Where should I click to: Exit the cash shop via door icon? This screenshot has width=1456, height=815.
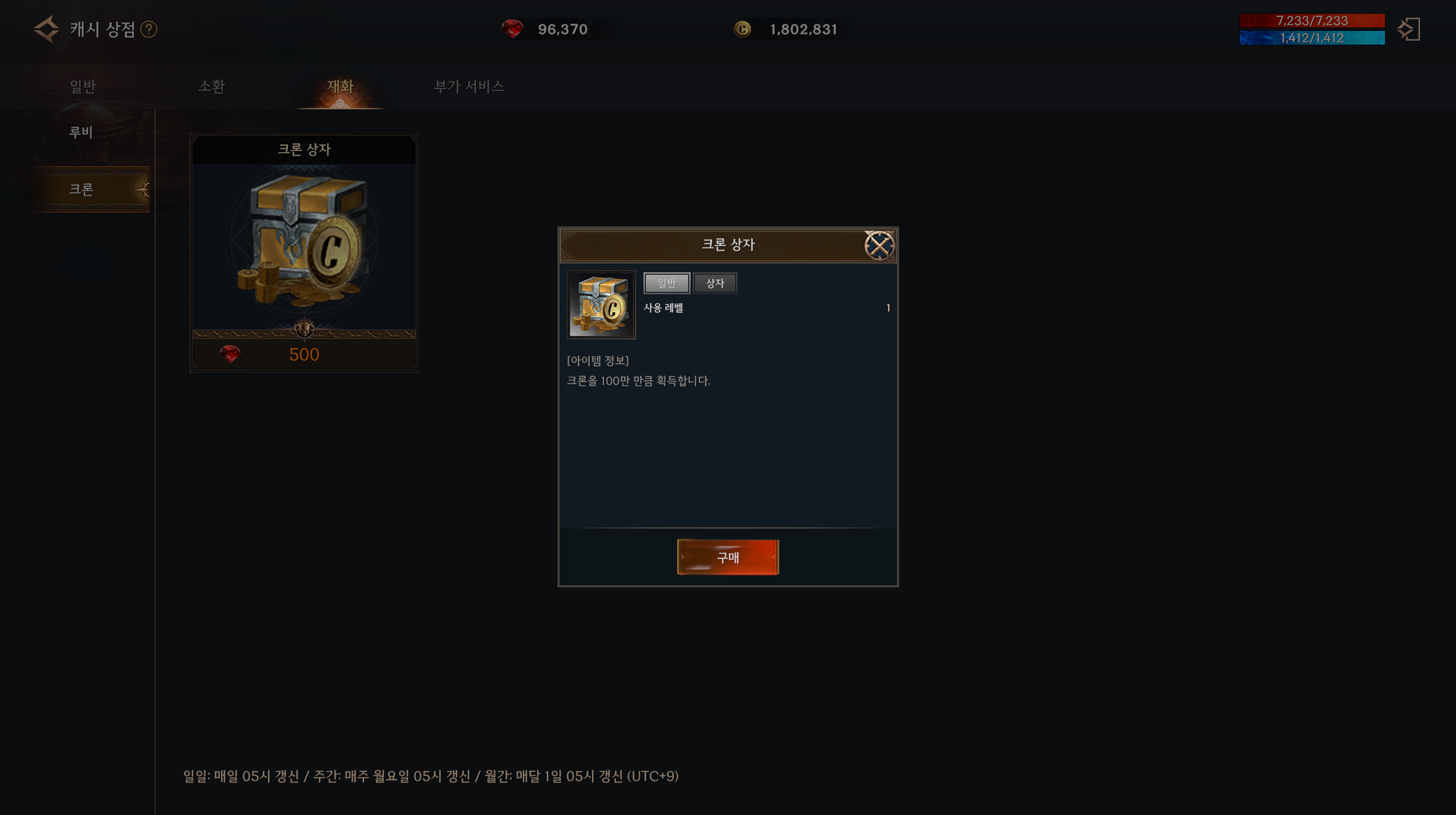[1408, 29]
